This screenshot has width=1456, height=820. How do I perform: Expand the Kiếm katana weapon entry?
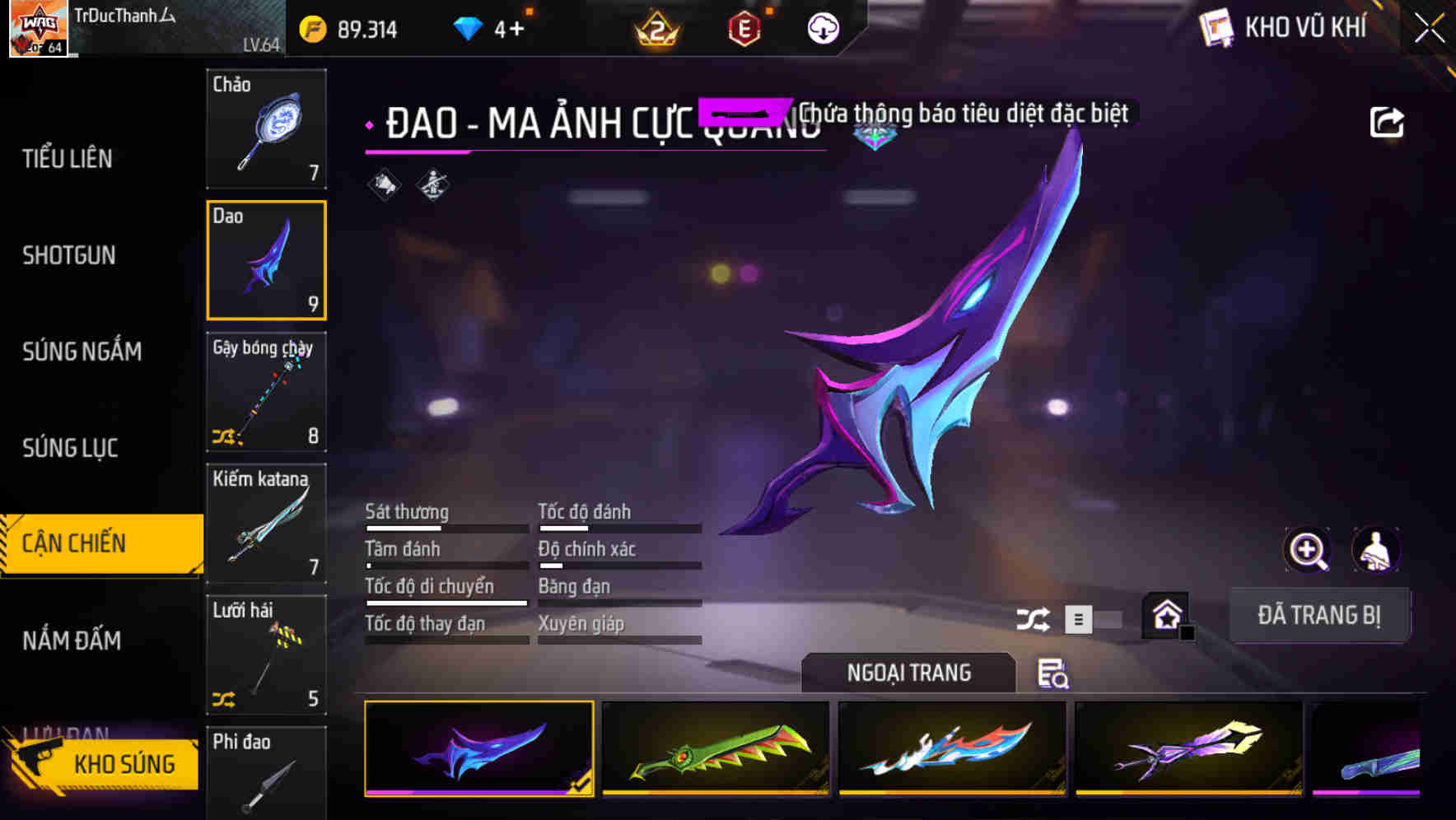266,523
